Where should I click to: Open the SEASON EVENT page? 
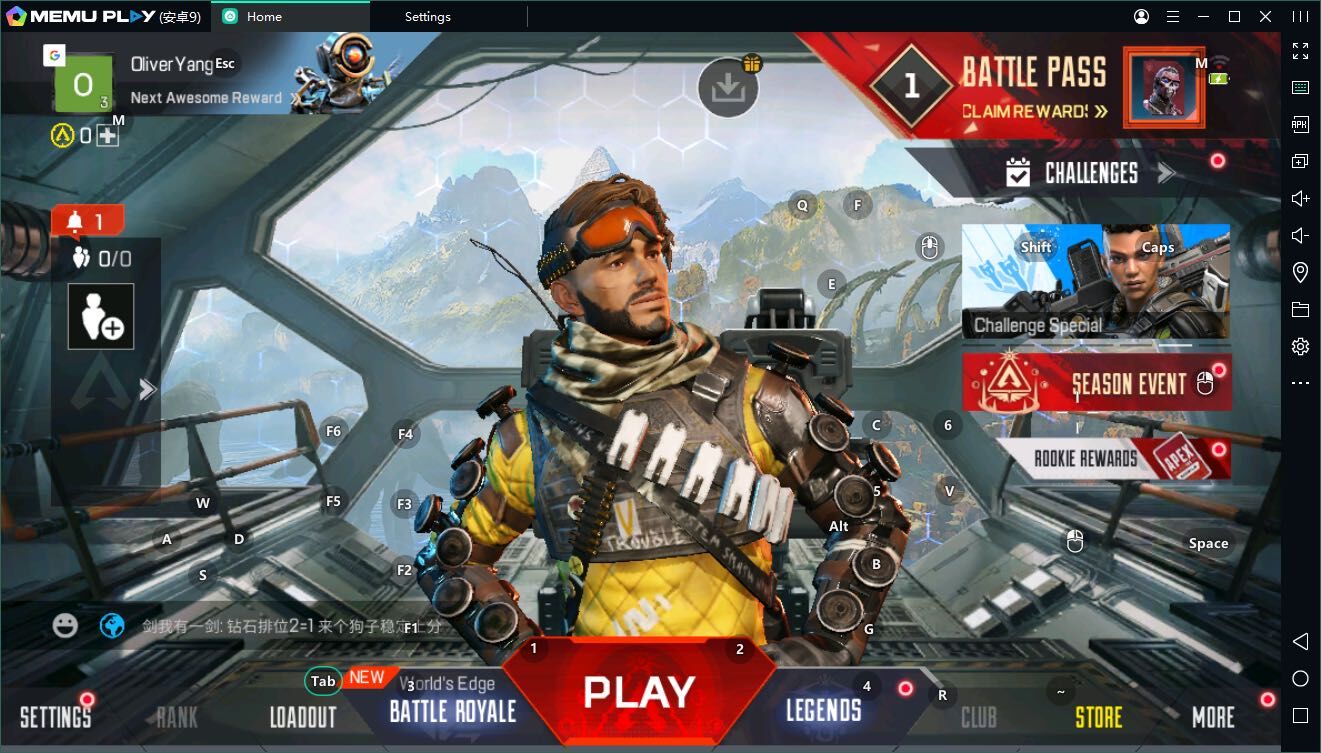pos(1096,383)
